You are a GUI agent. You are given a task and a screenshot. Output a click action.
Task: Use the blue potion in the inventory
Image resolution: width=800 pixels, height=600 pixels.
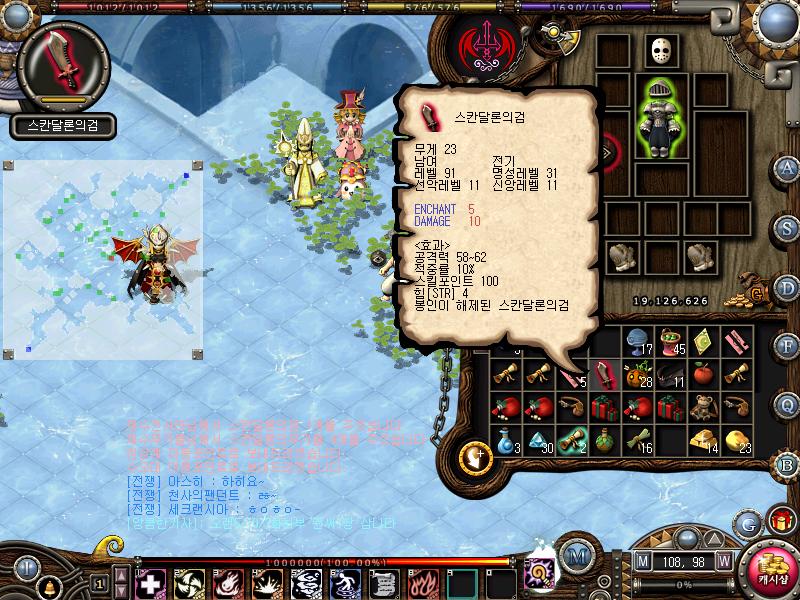click(x=506, y=441)
